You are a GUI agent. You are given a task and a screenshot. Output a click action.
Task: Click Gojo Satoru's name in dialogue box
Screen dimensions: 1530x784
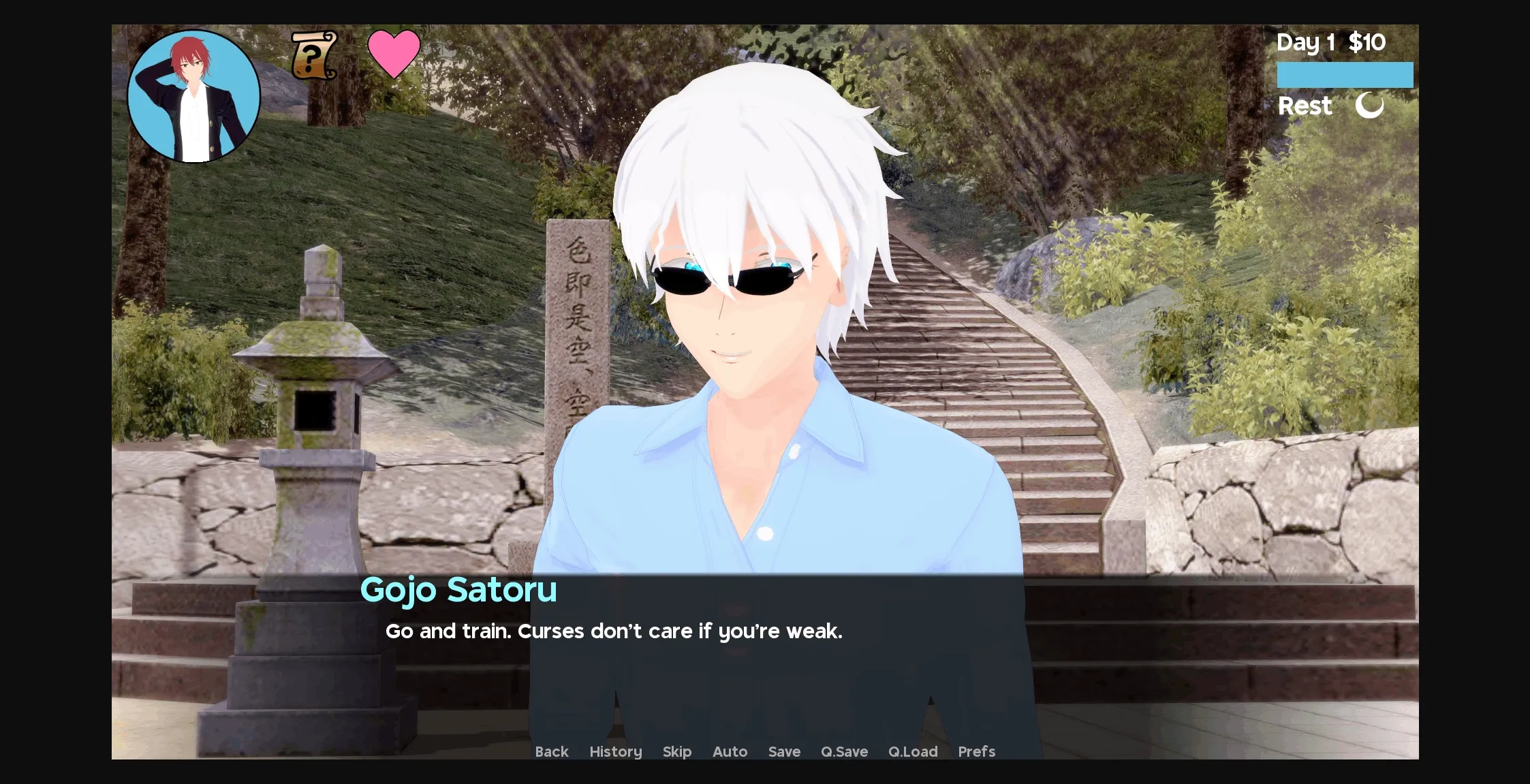tap(459, 590)
